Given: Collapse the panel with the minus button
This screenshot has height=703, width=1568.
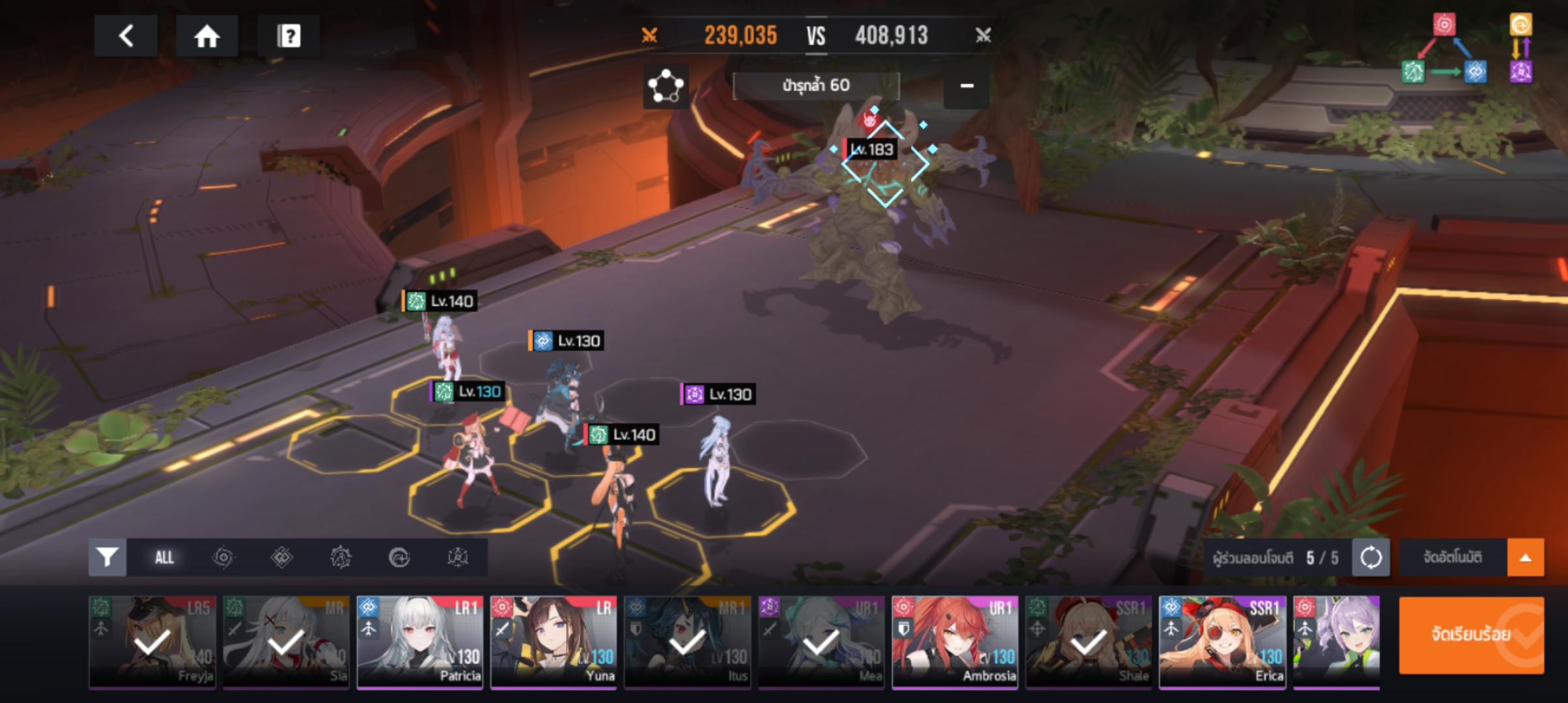Looking at the screenshot, I should (x=966, y=86).
